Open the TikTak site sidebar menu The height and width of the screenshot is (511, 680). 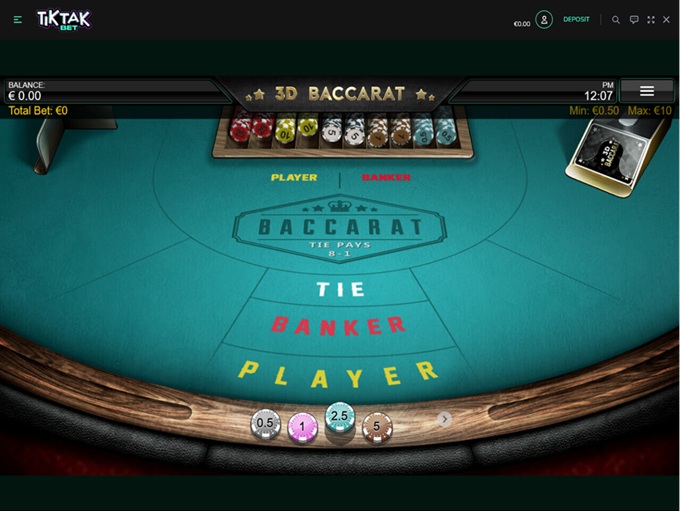click(18, 19)
